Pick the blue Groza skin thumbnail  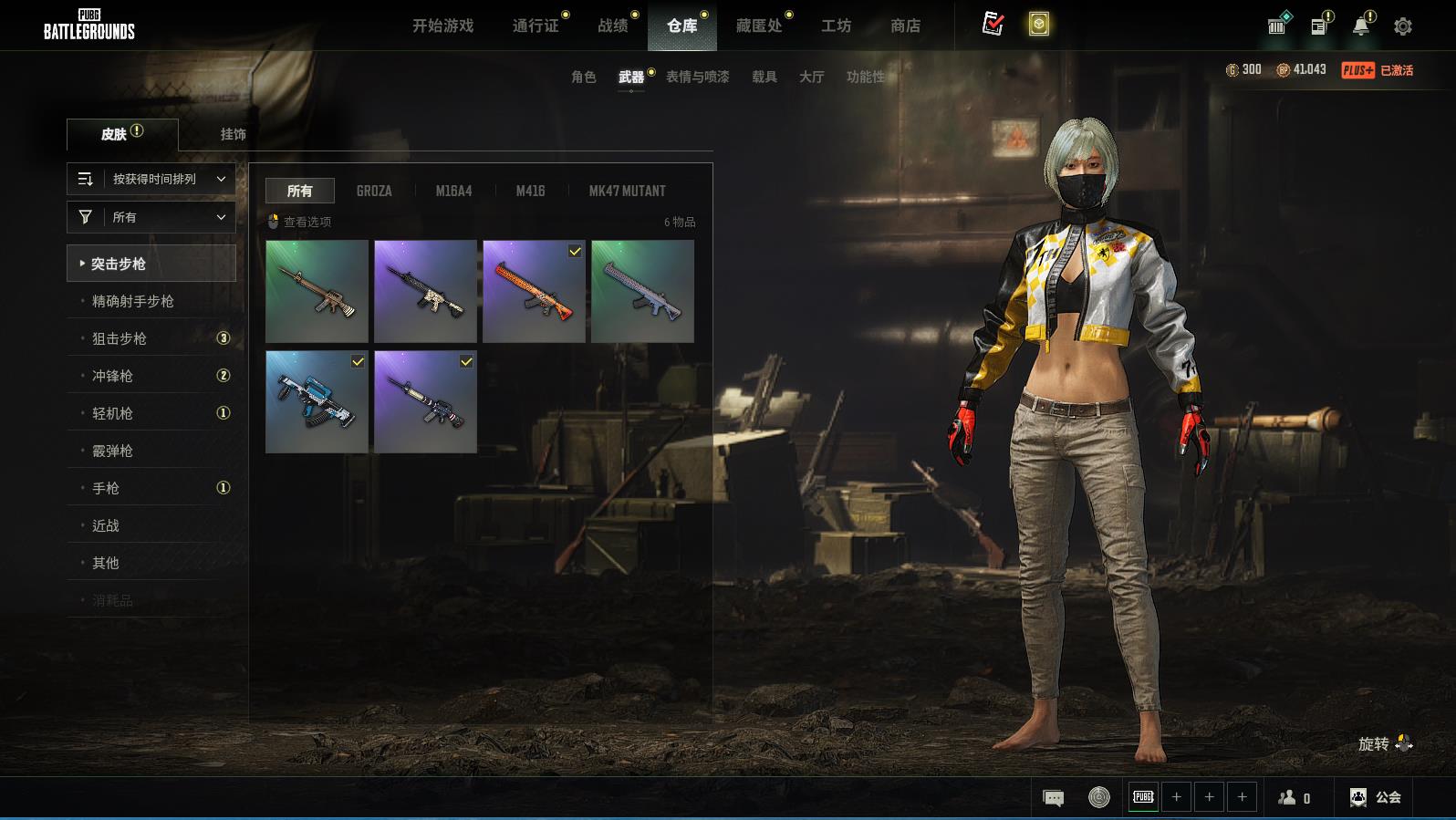(317, 402)
